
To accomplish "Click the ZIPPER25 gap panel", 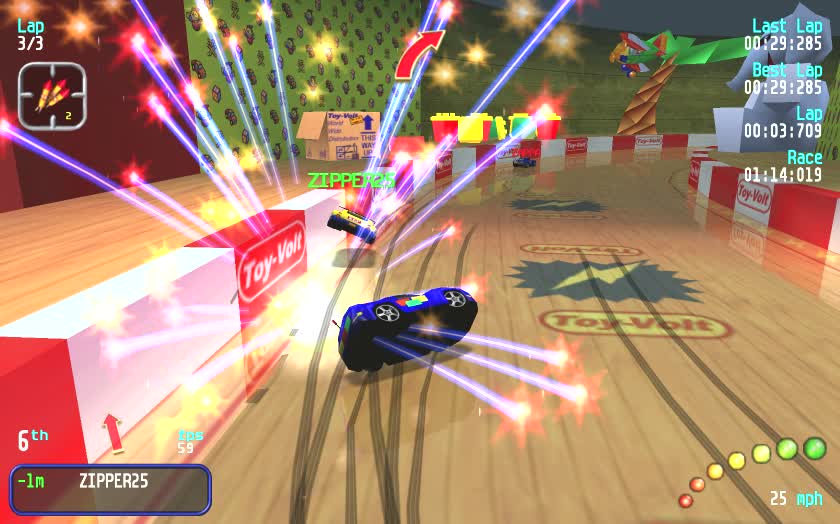I will pos(110,488).
